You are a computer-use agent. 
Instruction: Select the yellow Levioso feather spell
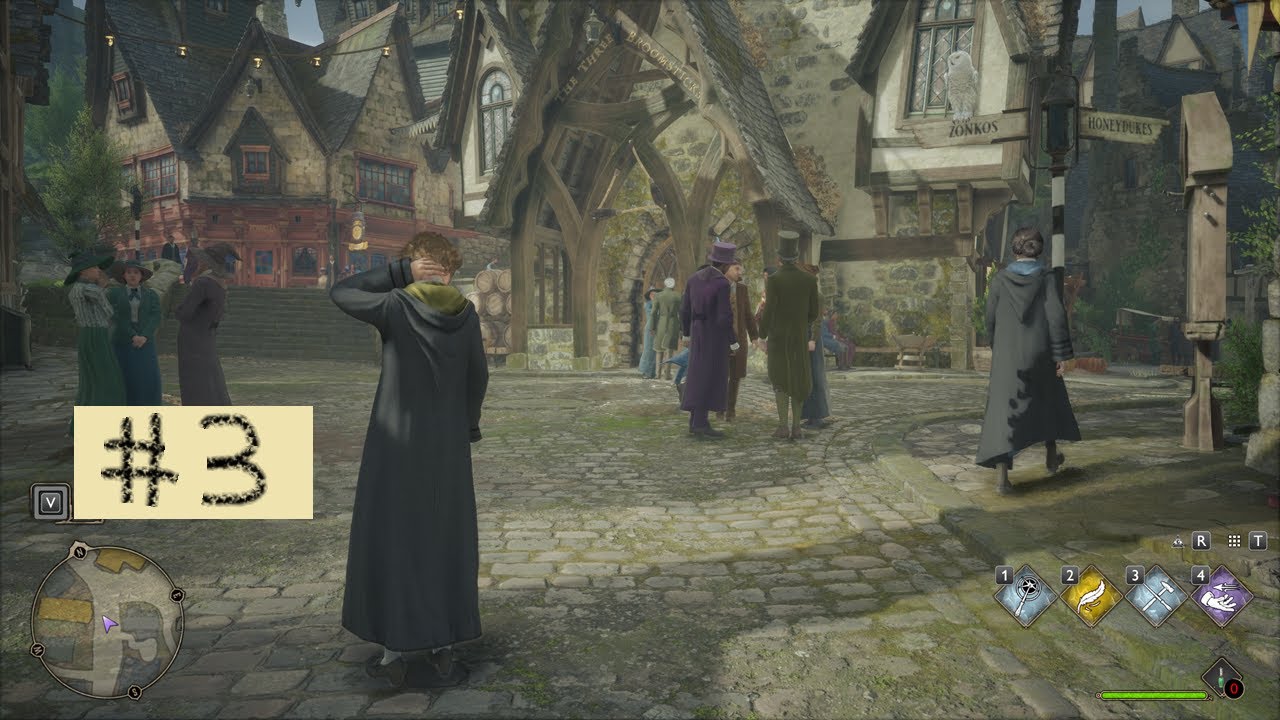click(1090, 598)
